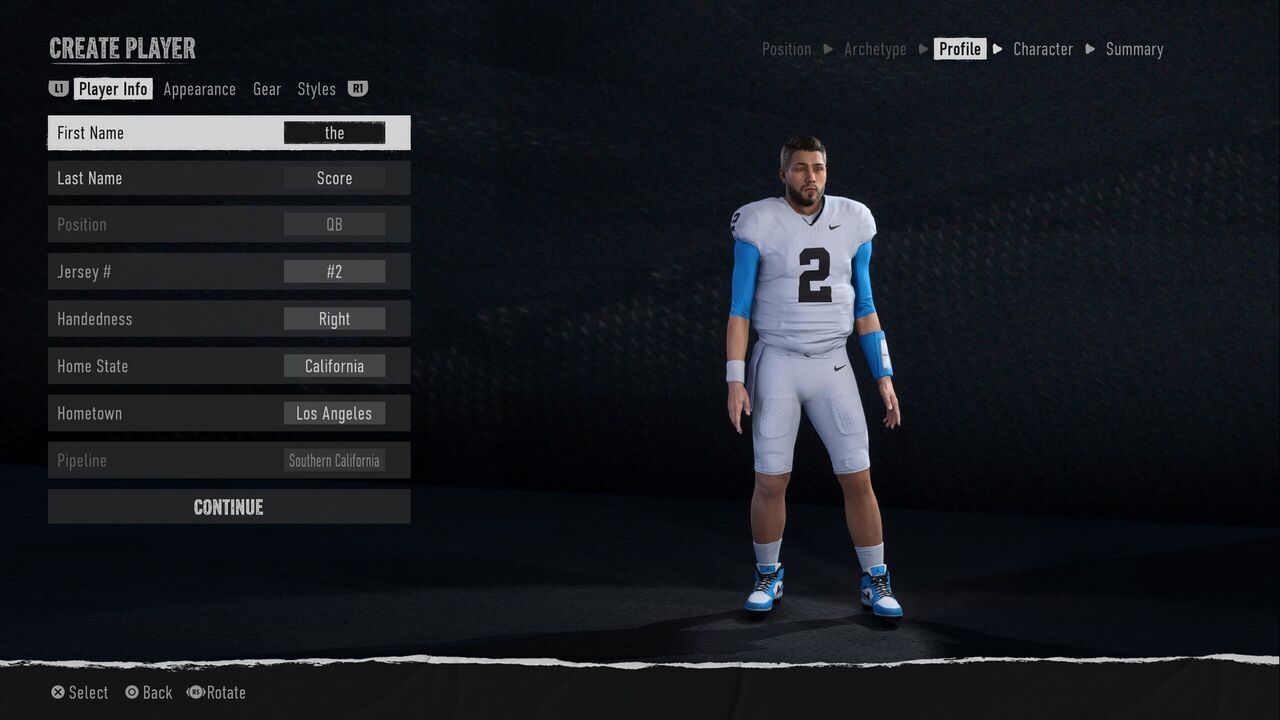Switch to the Player Info tab

(113, 89)
